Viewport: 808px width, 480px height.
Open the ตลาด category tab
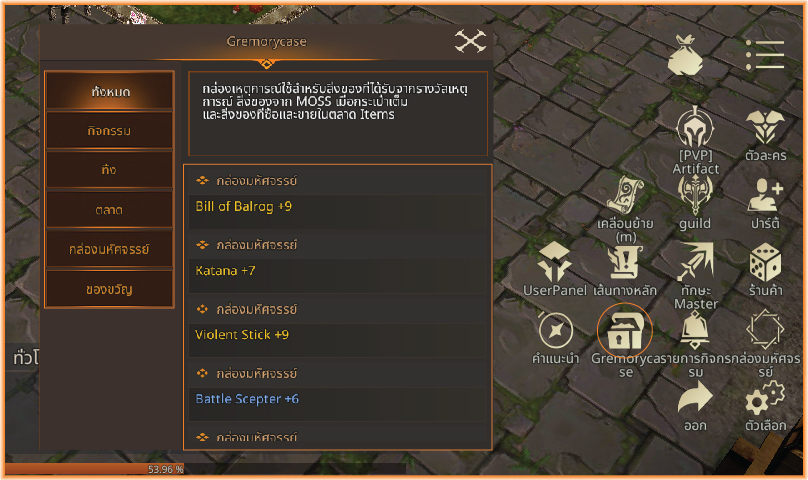tap(110, 209)
